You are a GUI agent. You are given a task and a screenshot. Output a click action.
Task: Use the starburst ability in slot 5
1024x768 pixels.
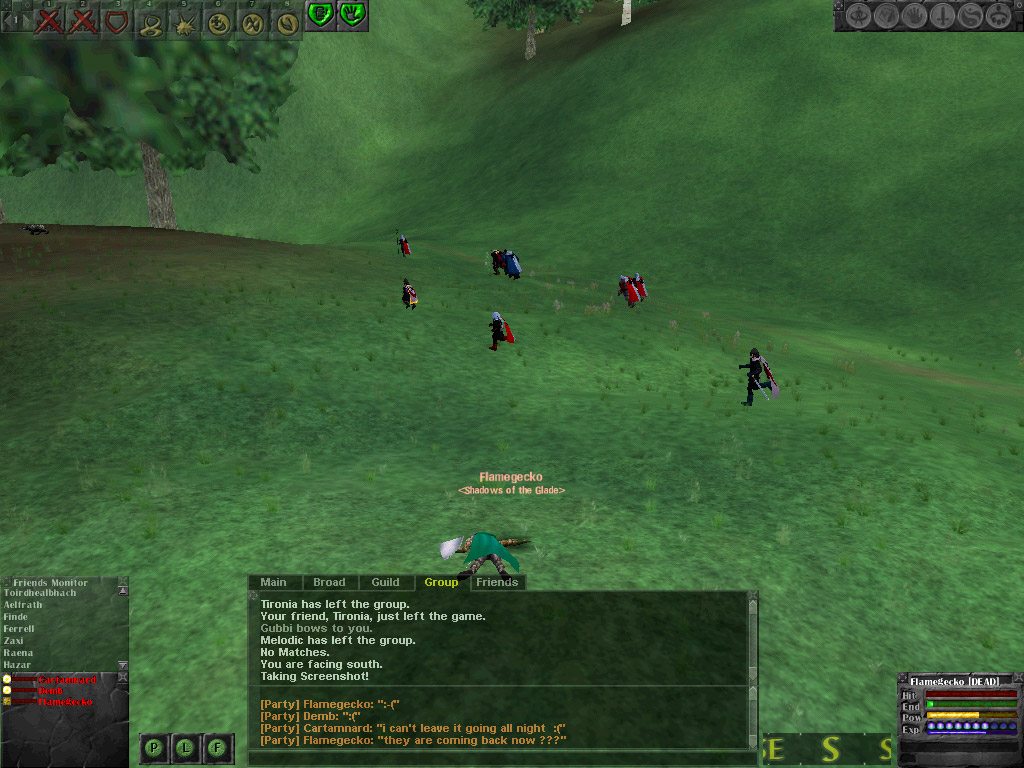[x=184, y=22]
